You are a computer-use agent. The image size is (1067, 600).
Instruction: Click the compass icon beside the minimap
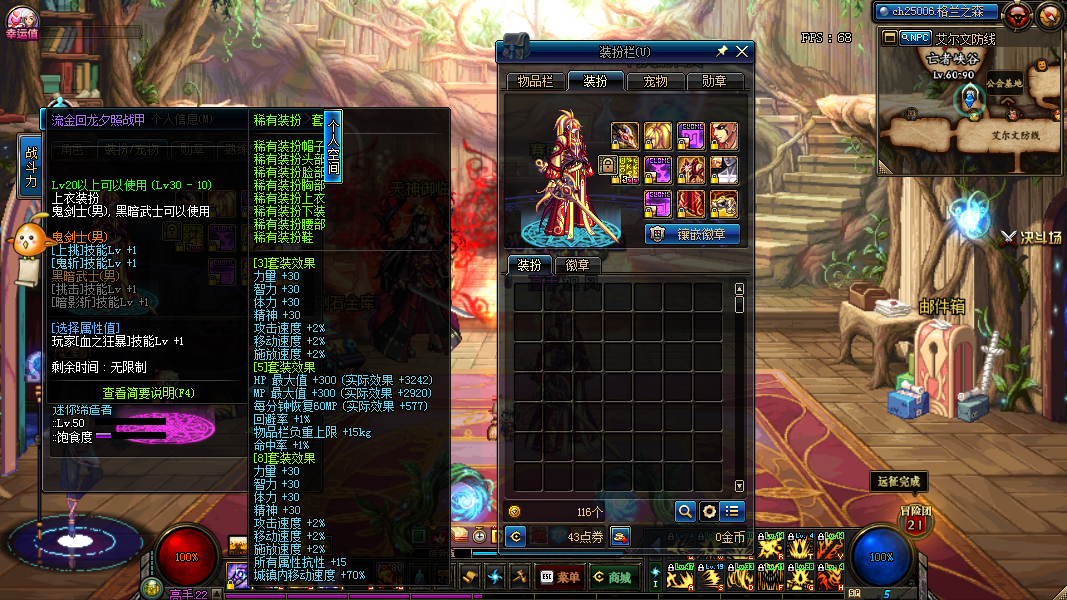(x=1048, y=14)
